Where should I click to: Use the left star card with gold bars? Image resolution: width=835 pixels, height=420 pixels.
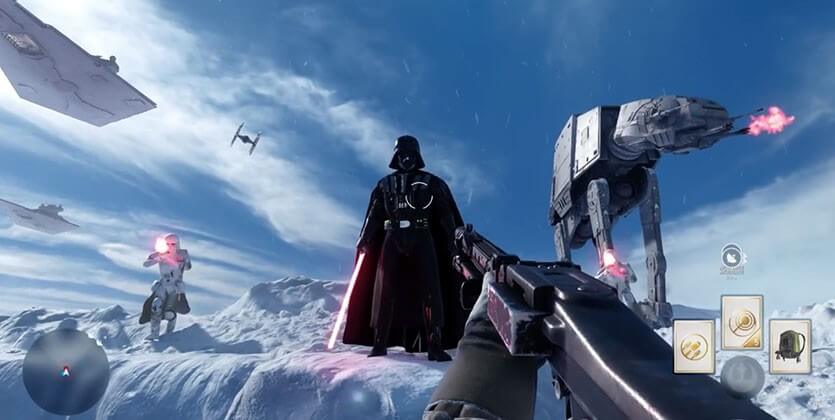click(693, 346)
